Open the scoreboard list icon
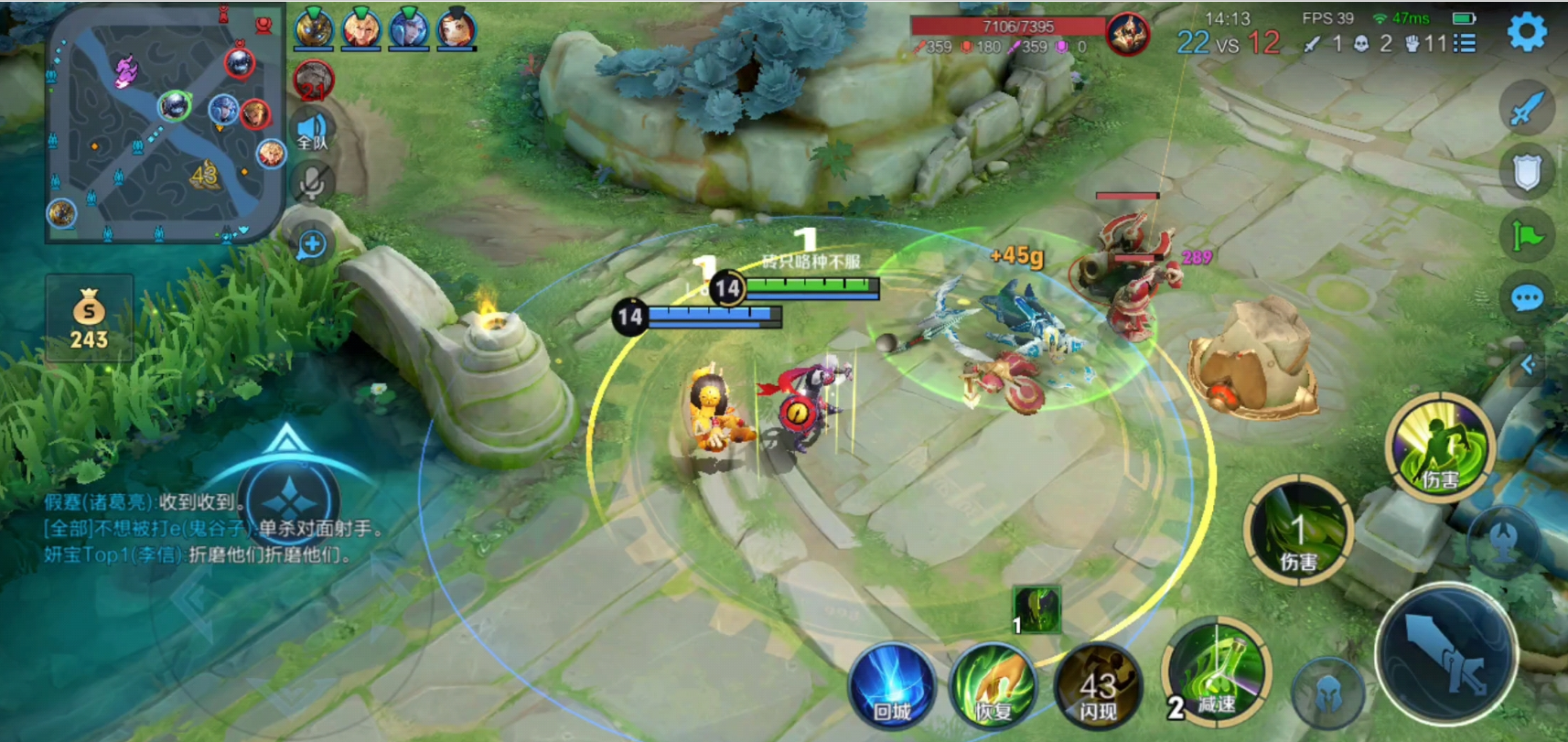 (1465, 43)
